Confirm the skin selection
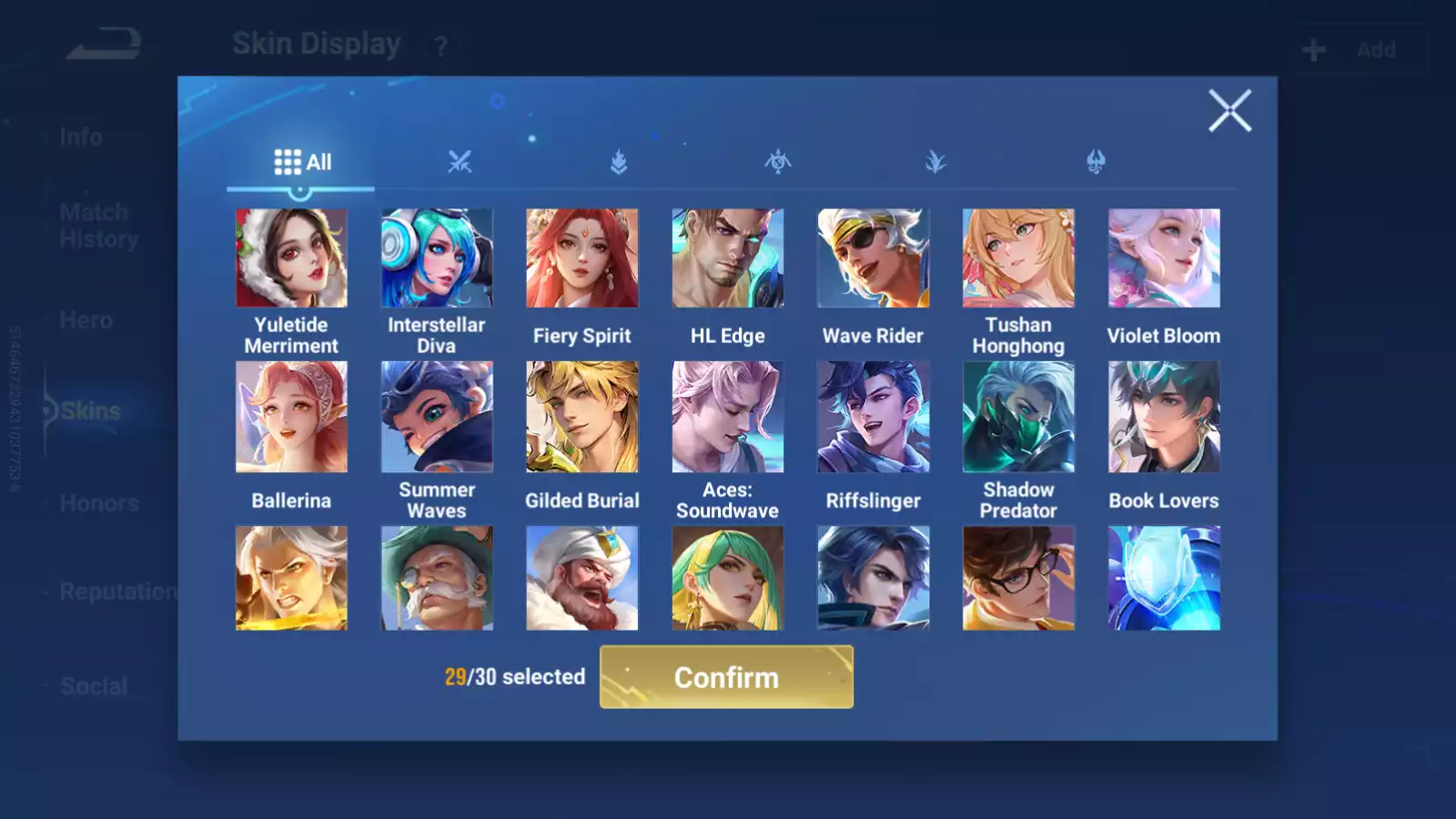This screenshot has width=1456, height=819. coord(726,677)
